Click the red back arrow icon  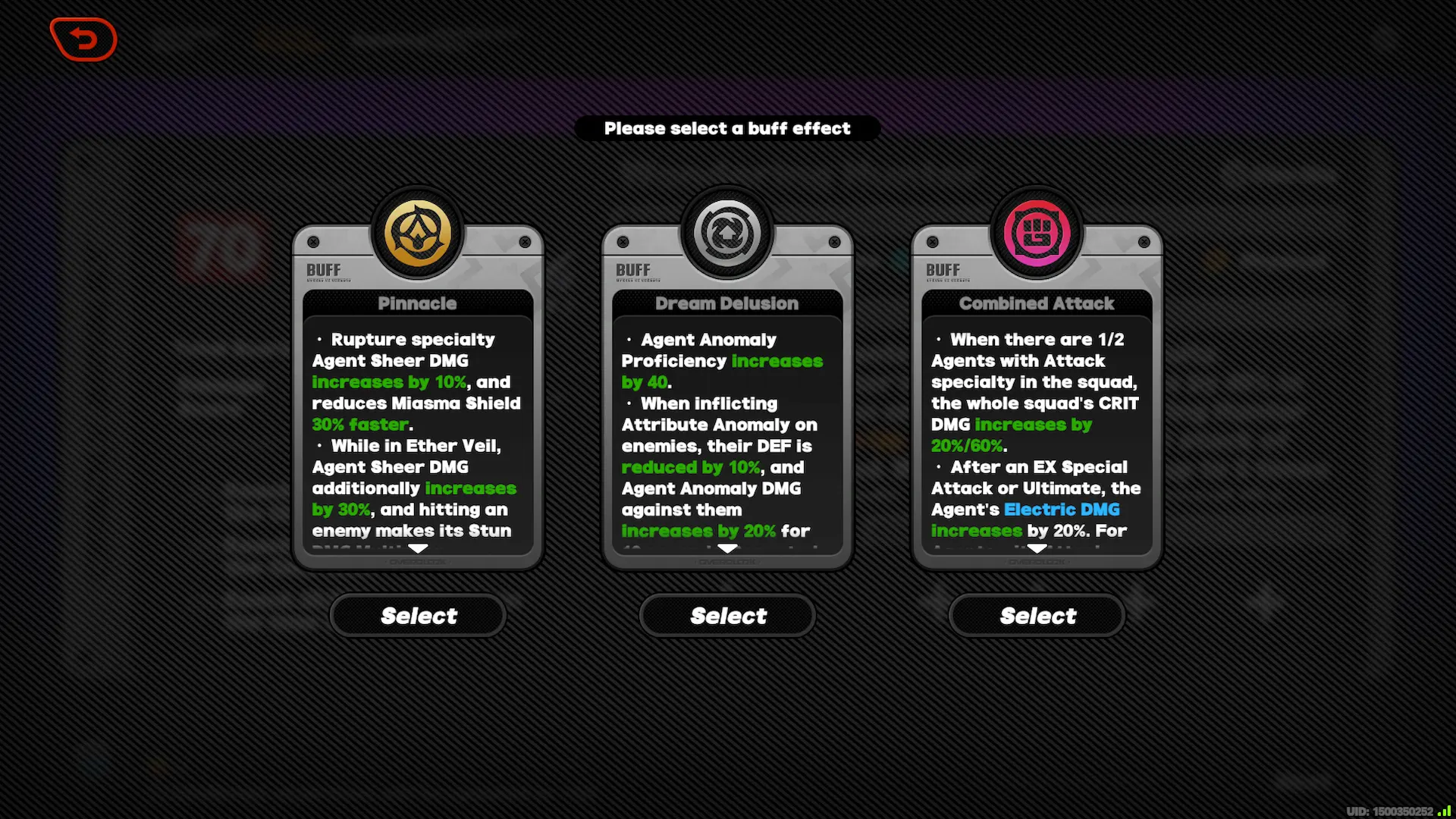point(83,39)
